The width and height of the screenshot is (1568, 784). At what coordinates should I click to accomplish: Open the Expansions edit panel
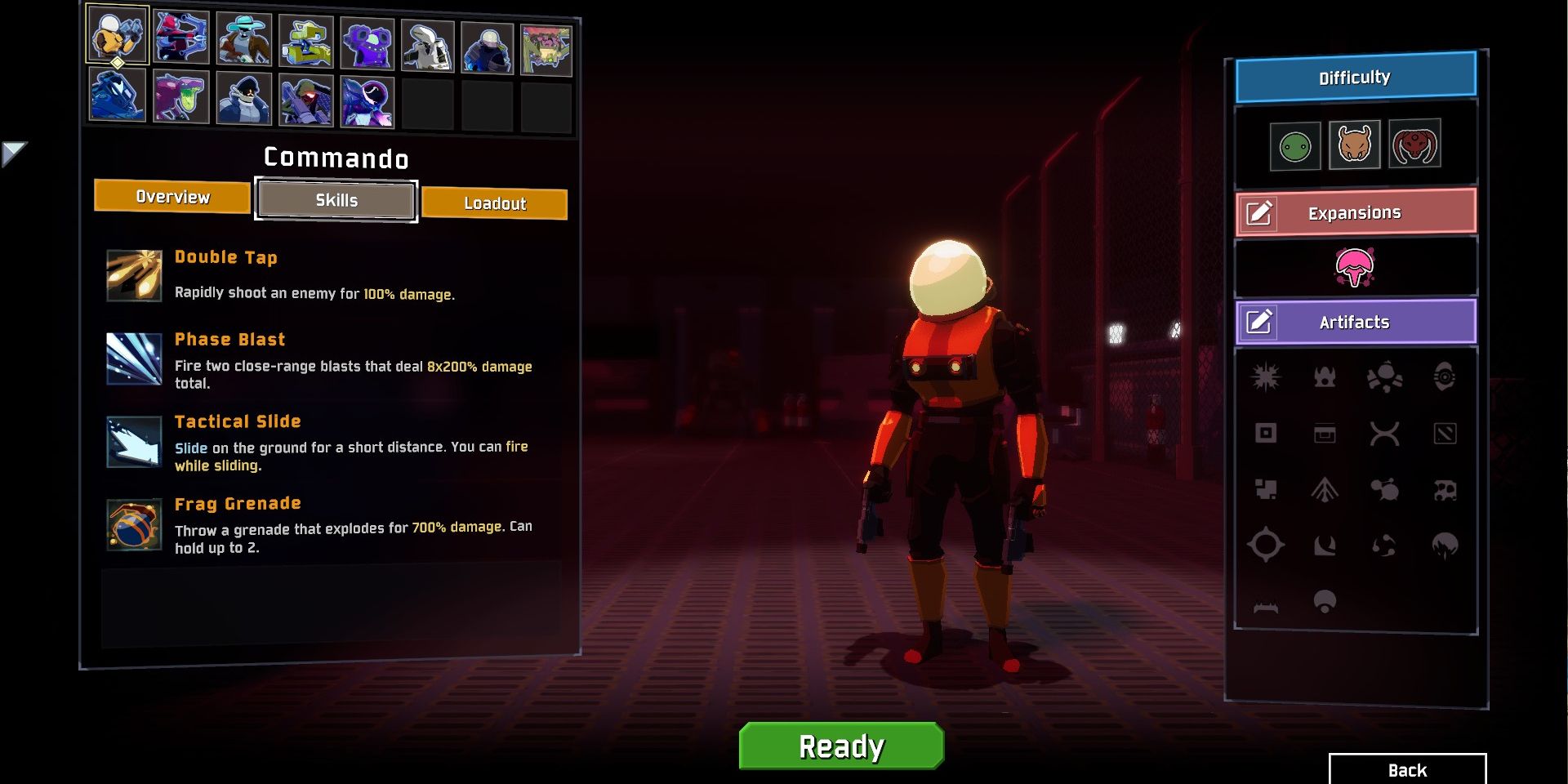pos(1355,211)
